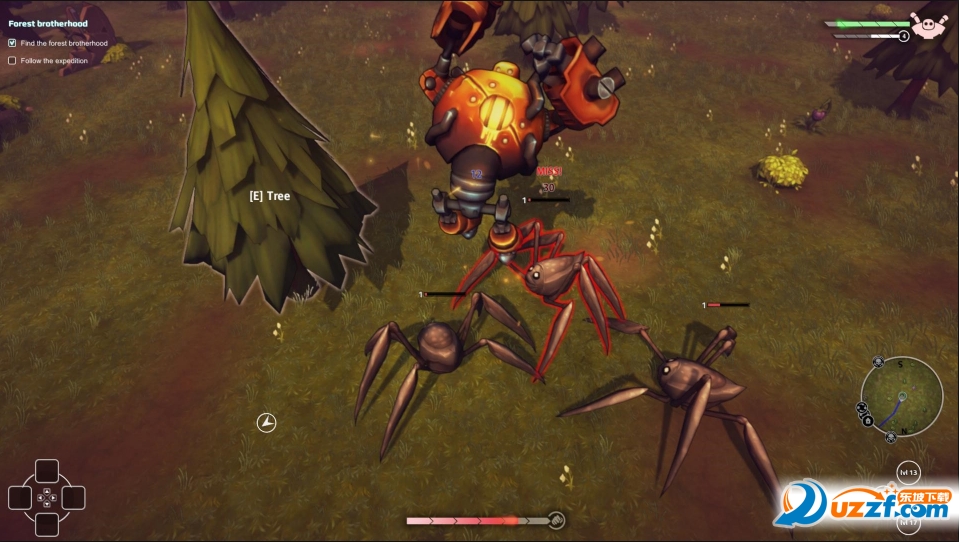Toggle the 'Follow the expedition' objective checkbox
This screenshot has height=542, width=959.
(x=12, y=60)
